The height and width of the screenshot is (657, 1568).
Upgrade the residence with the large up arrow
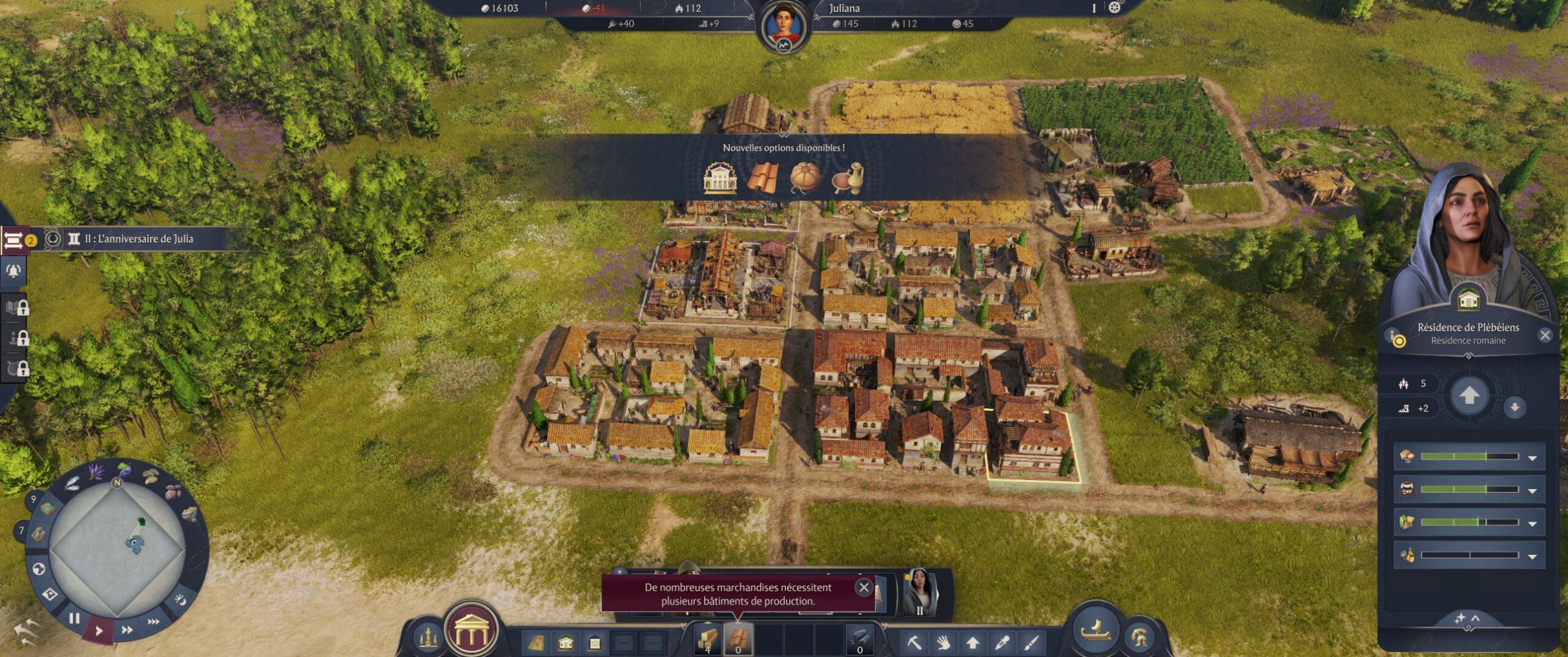pos(1469,396)
